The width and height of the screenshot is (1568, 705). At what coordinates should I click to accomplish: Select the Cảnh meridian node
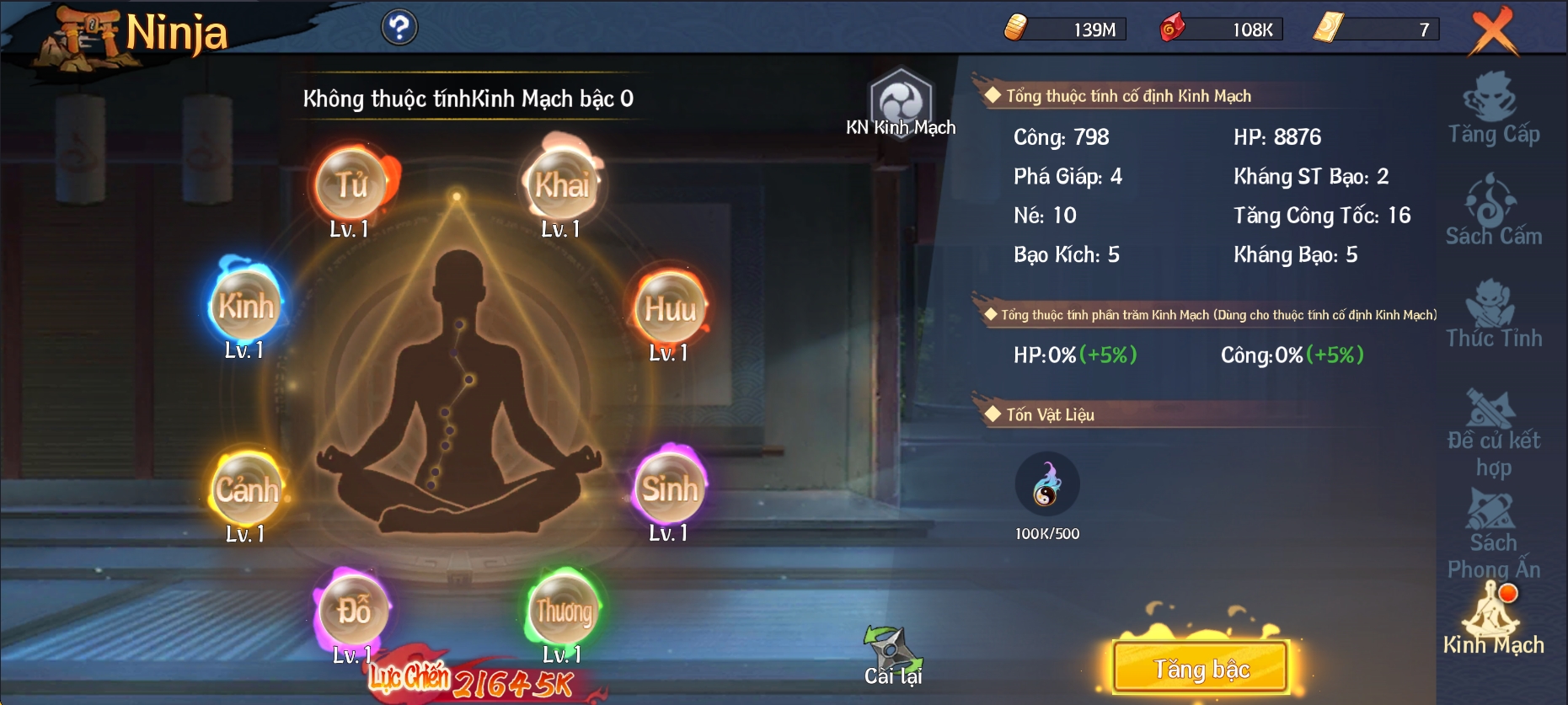click(x=246, y=489)
